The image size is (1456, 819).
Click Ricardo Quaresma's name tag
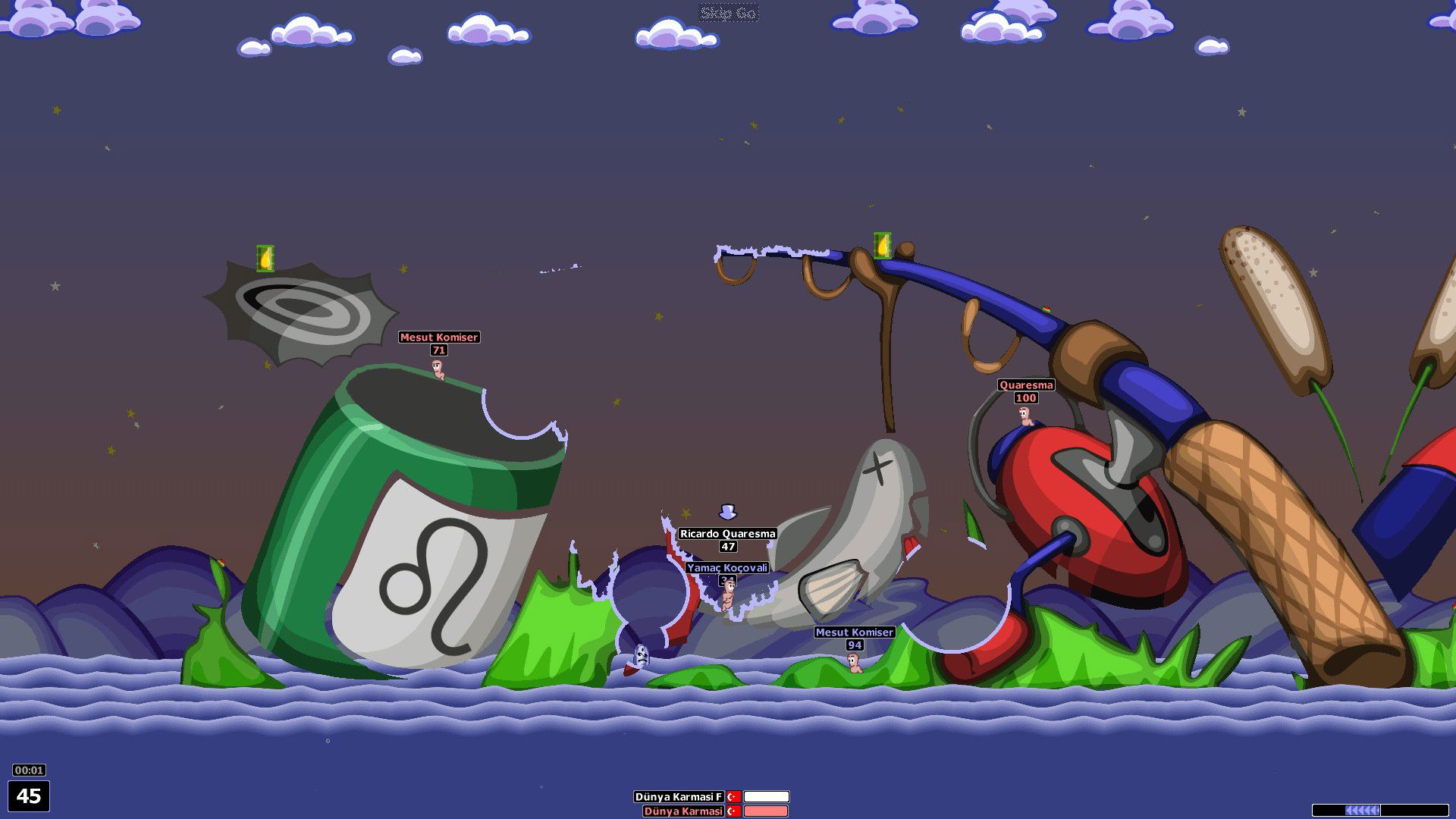point(726,533)
